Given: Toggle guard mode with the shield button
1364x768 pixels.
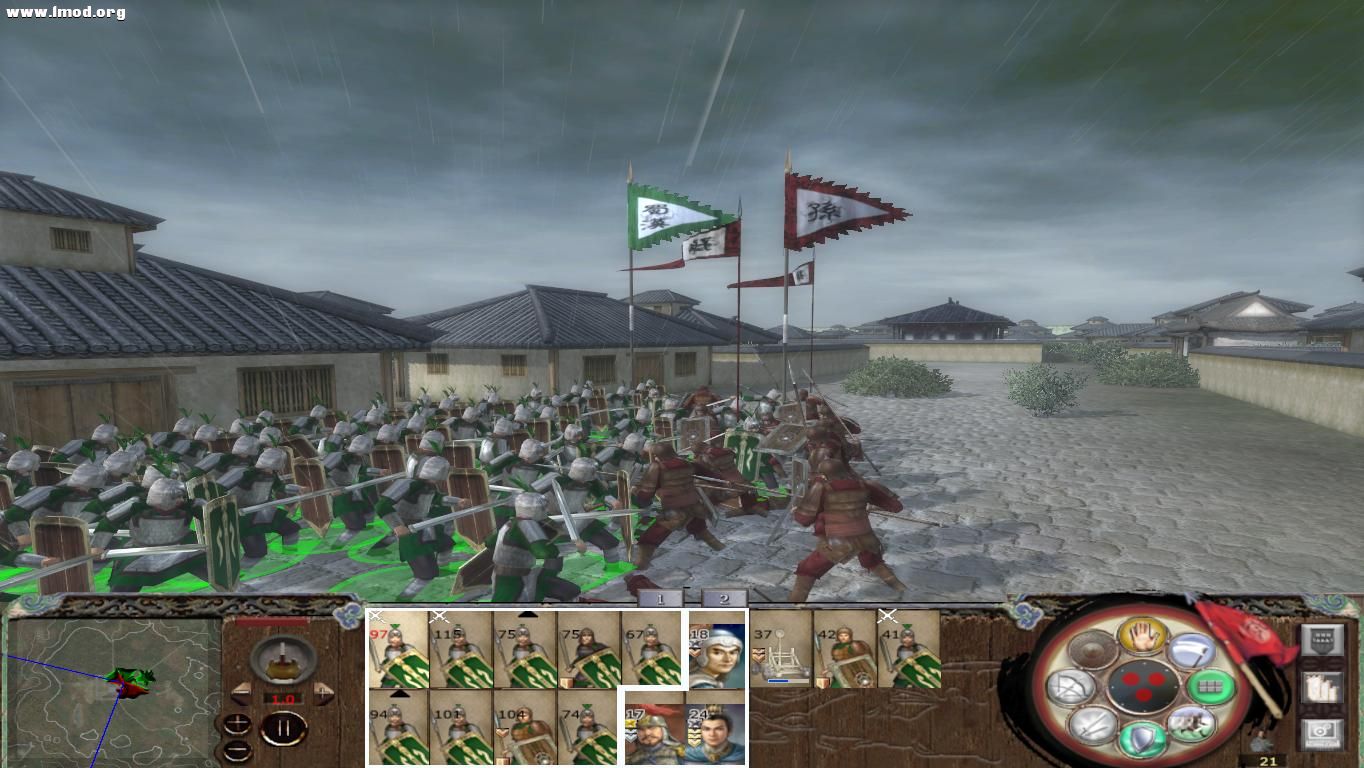Looking at the screenshot, I should tap(1141, 739).
